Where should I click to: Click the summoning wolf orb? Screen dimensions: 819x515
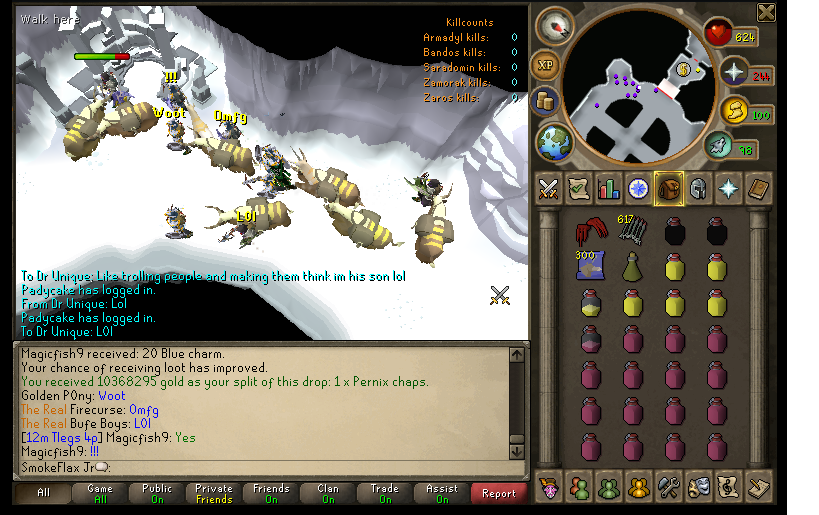pyautogui.click(x=717, y=148)
